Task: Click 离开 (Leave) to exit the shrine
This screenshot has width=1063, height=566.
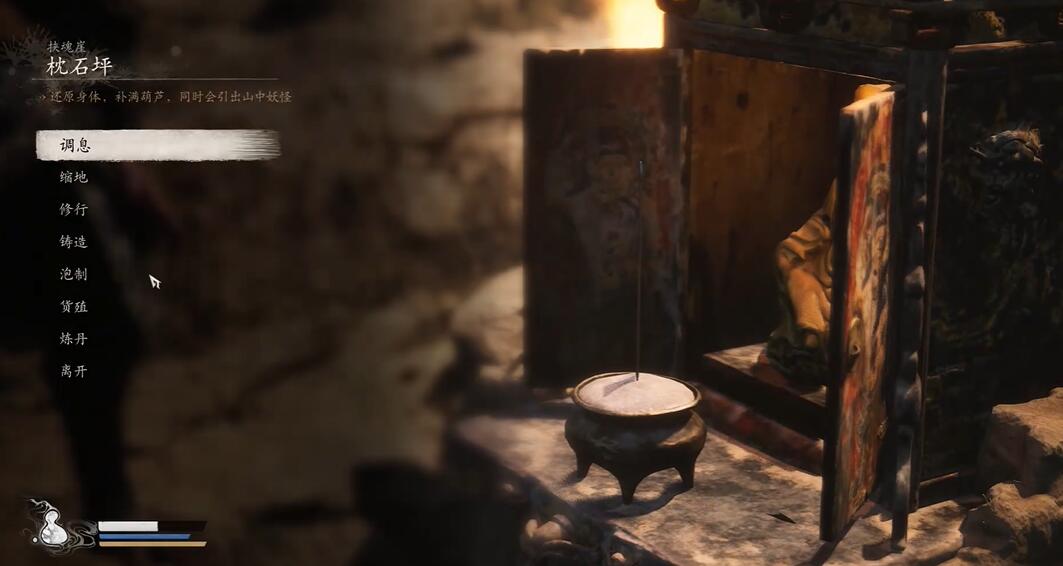Action: click(x=74, y=371)
